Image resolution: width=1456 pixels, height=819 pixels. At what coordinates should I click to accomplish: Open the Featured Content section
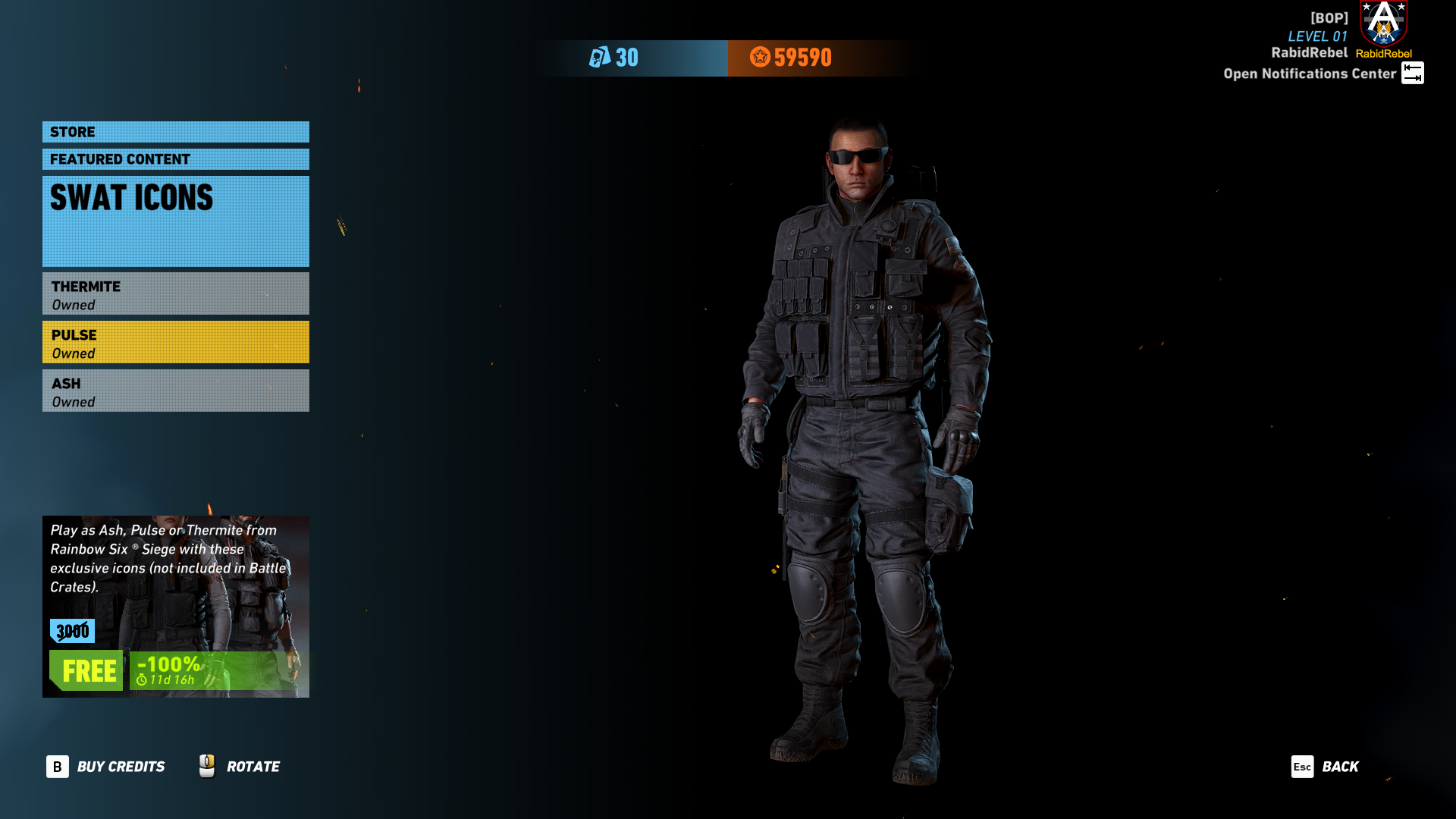pyautogui.click(x=175, y=159)
